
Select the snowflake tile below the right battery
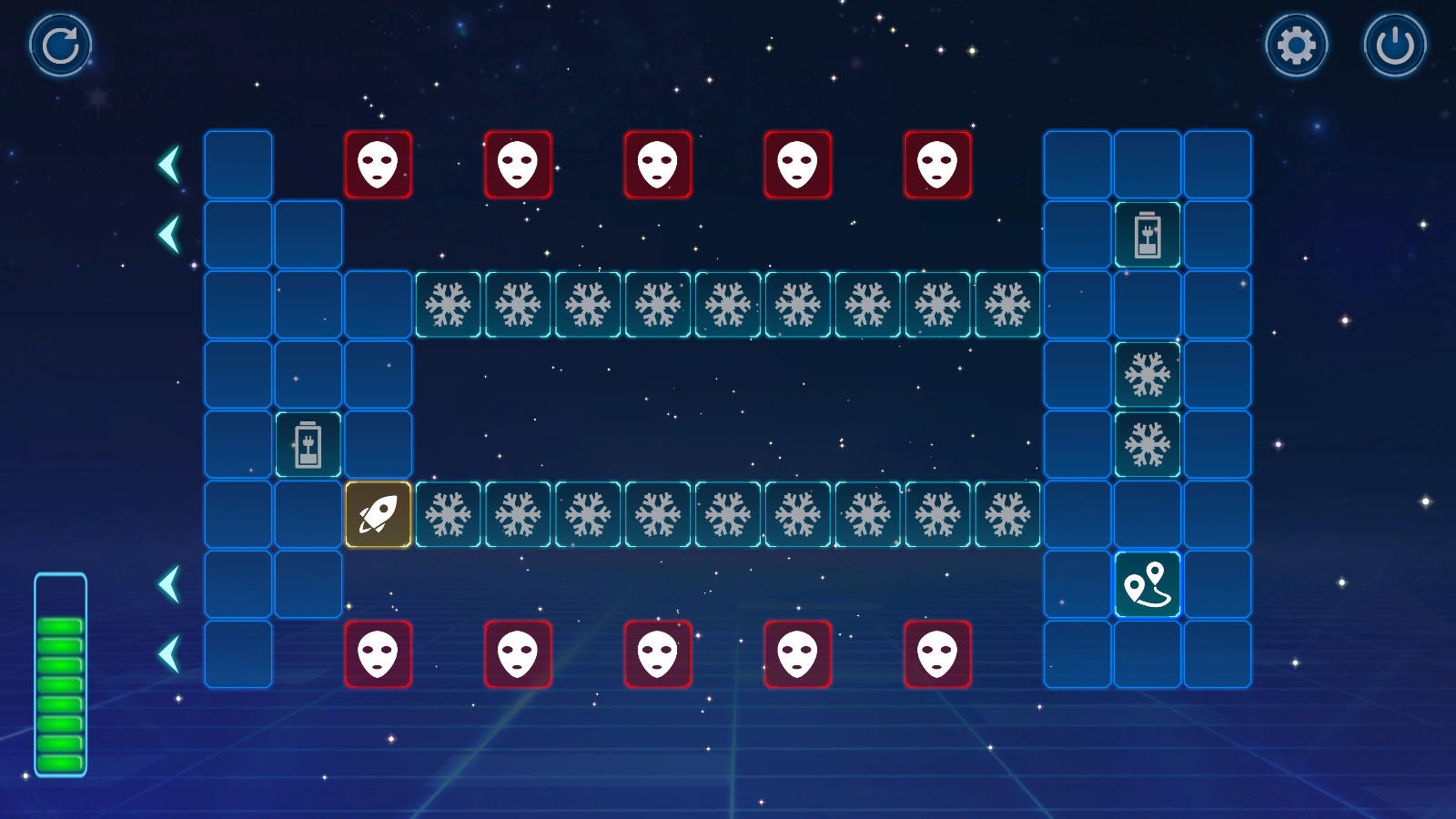tap(1148, 373)
